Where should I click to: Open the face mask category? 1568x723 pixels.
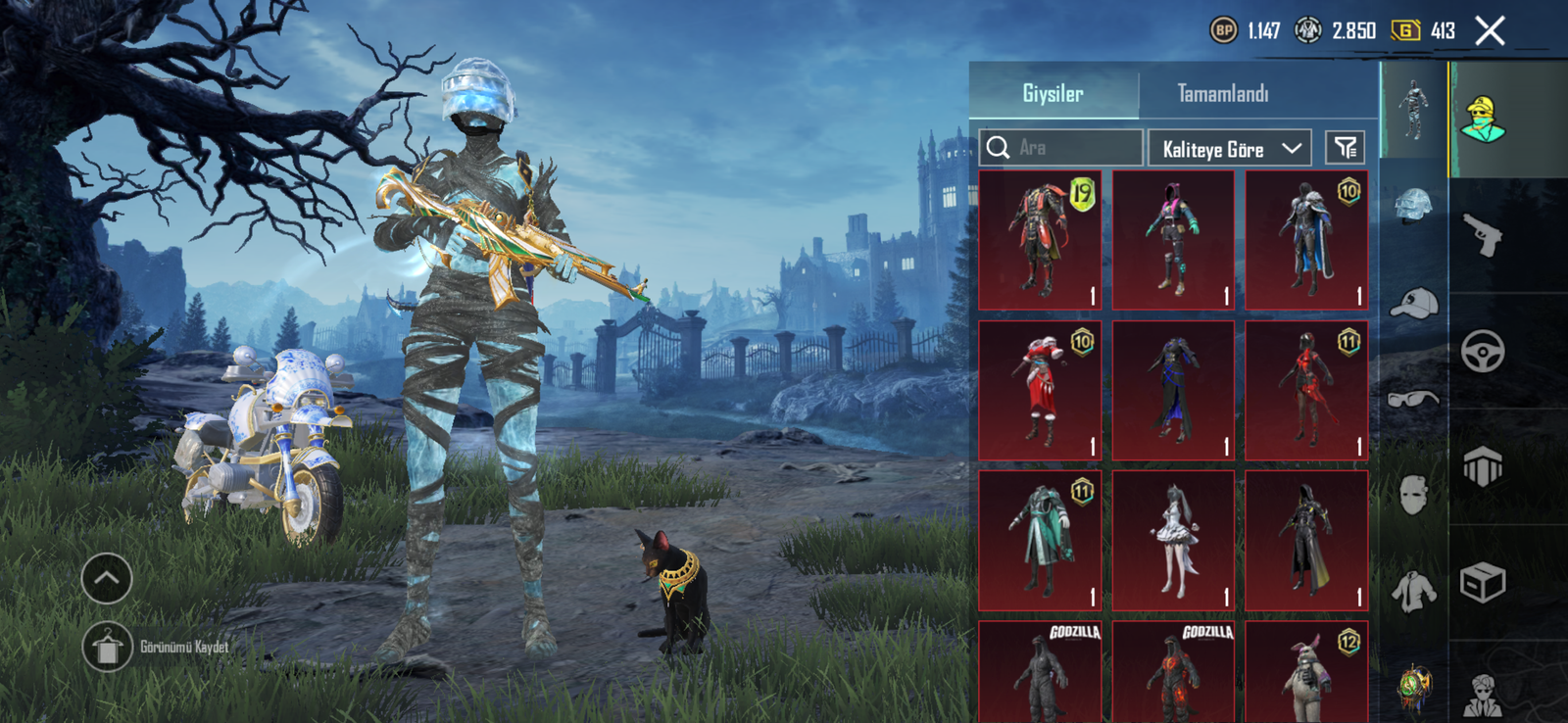1413,495
